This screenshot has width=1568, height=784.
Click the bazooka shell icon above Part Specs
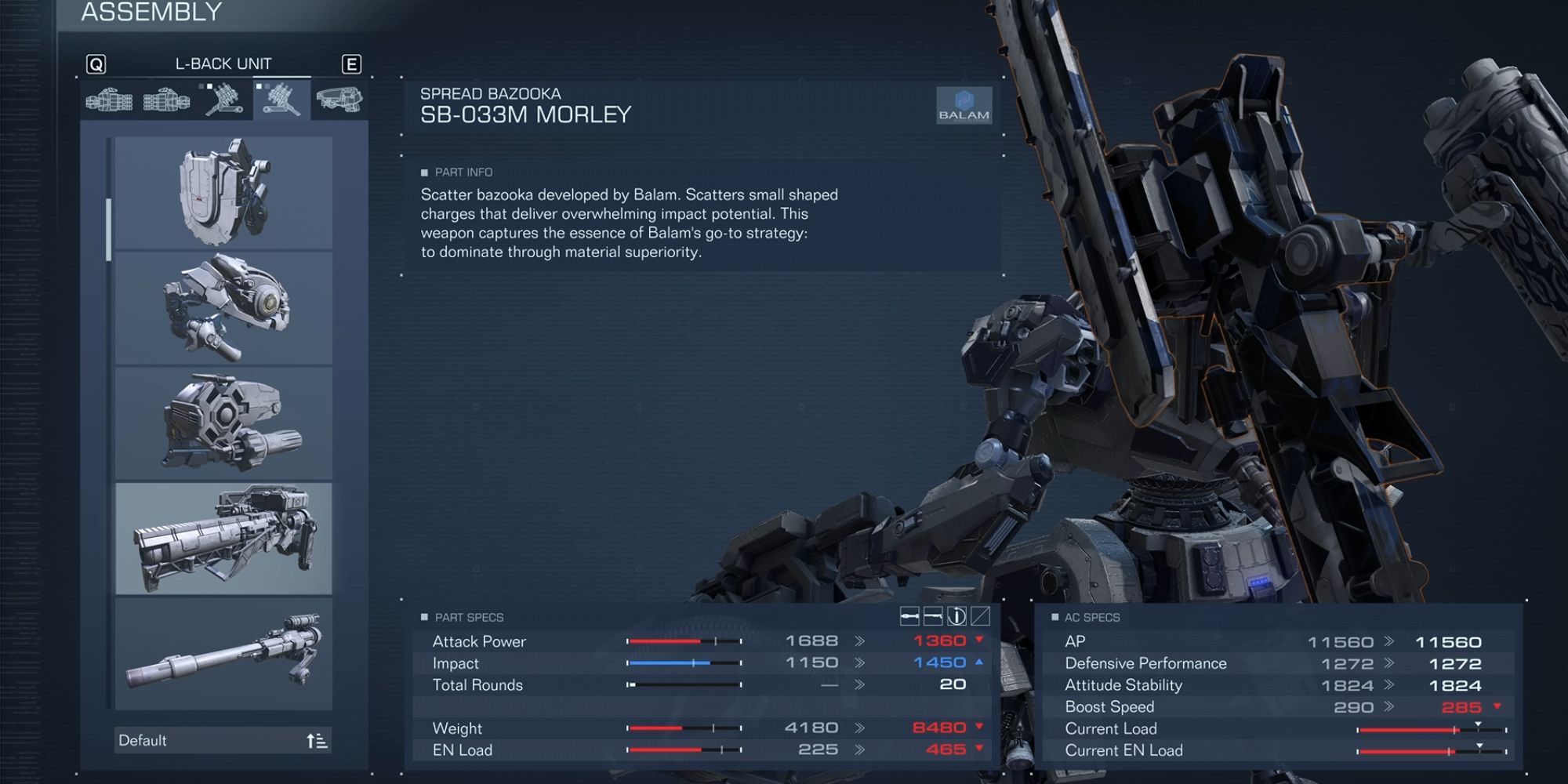909,616
